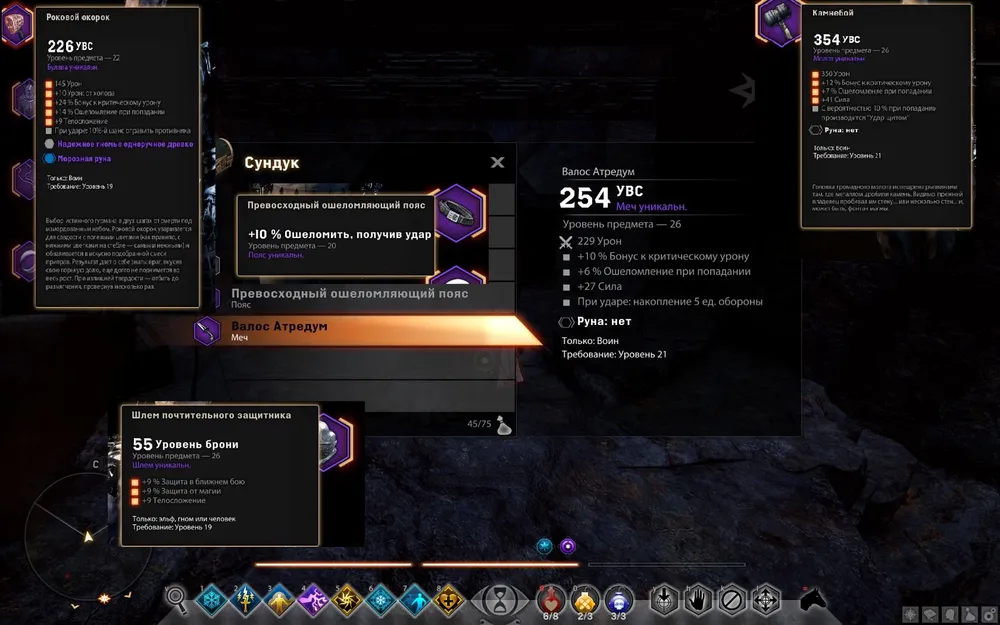Select the open hand hold command
Viewport: 1000px width, 625px height.
coord(698,599)
